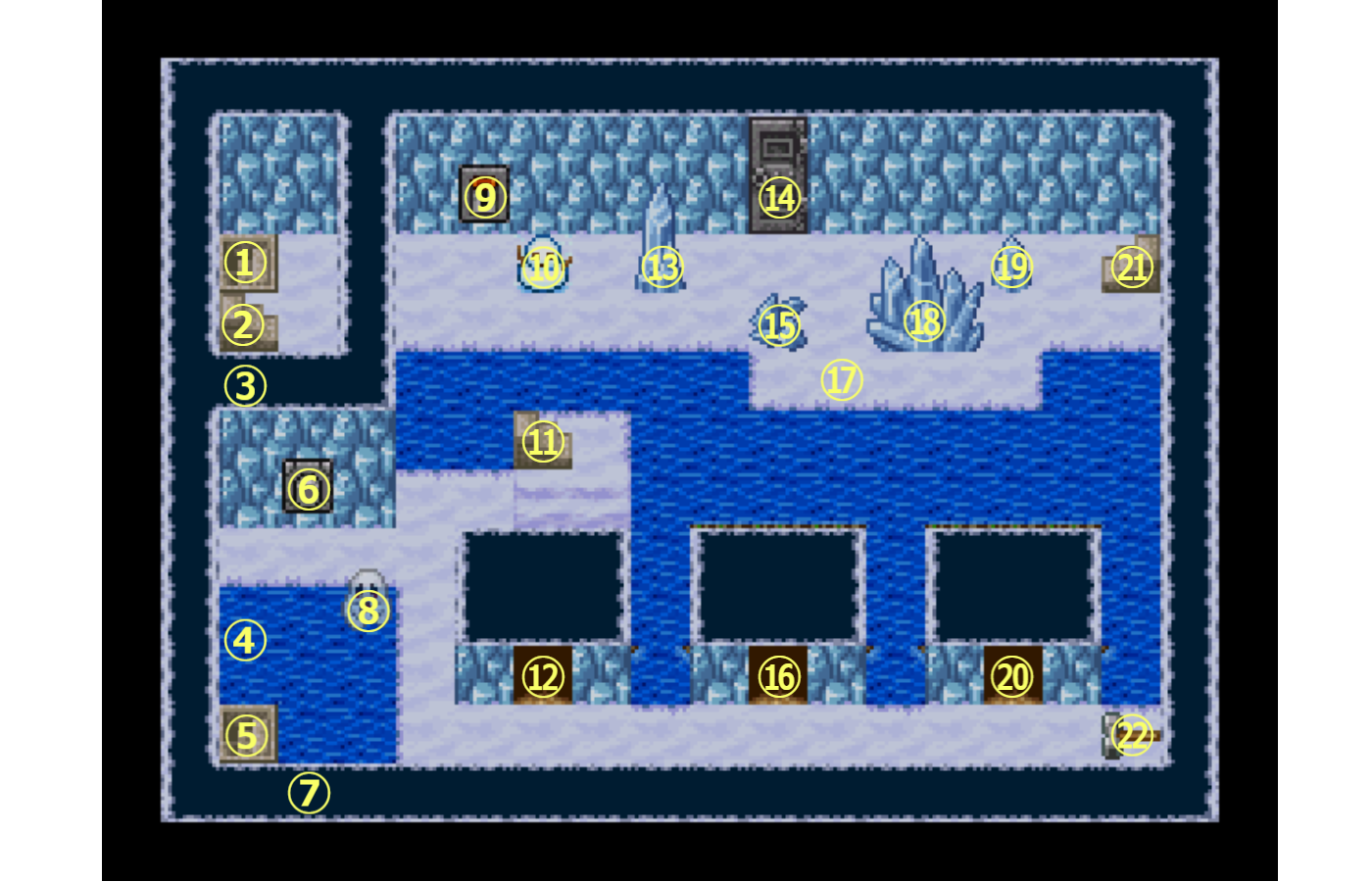
Task: Select marker 22 on the map
Action: [1132, 734]
